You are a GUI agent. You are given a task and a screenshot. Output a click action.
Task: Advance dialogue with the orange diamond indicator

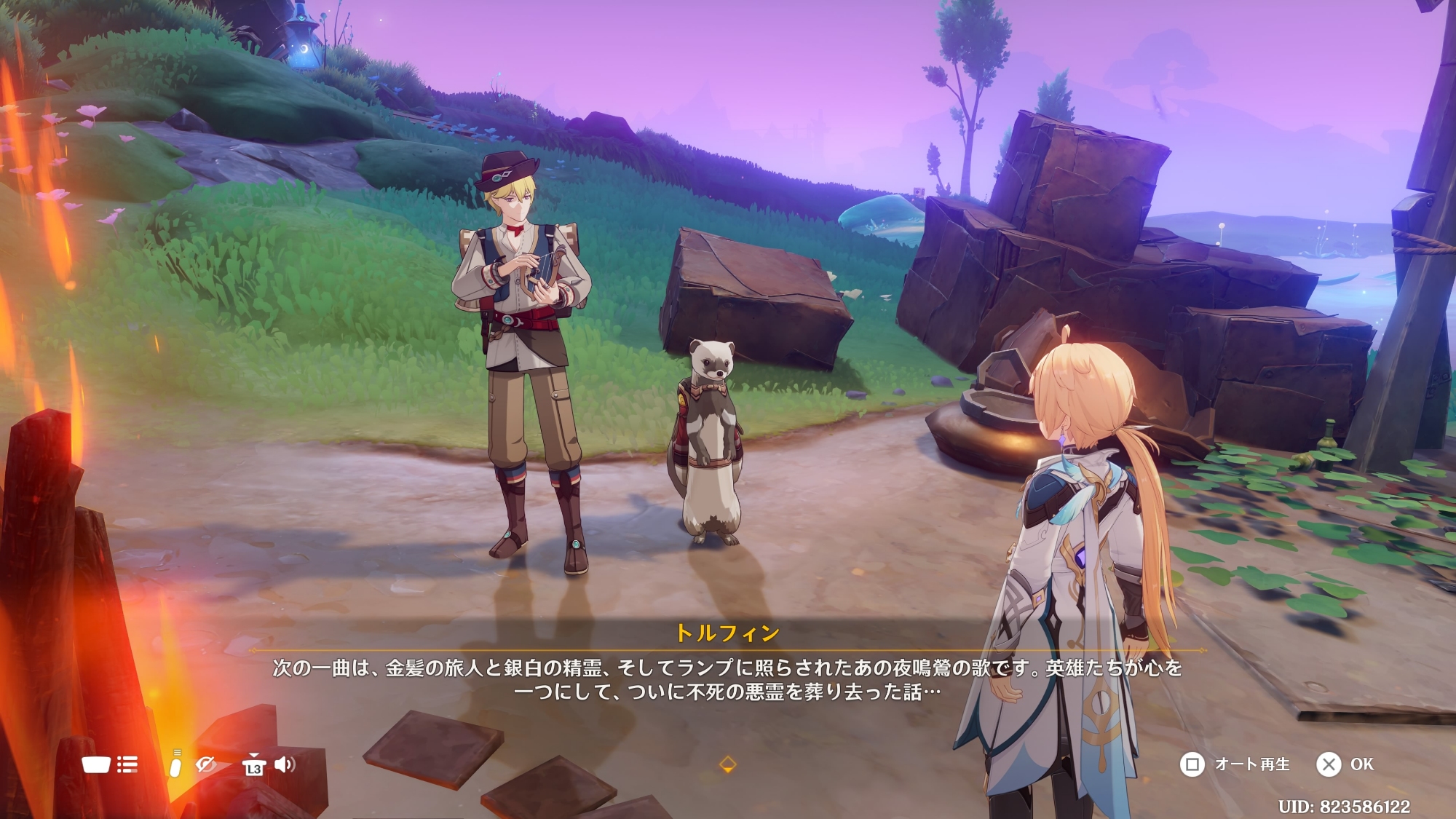727,764
